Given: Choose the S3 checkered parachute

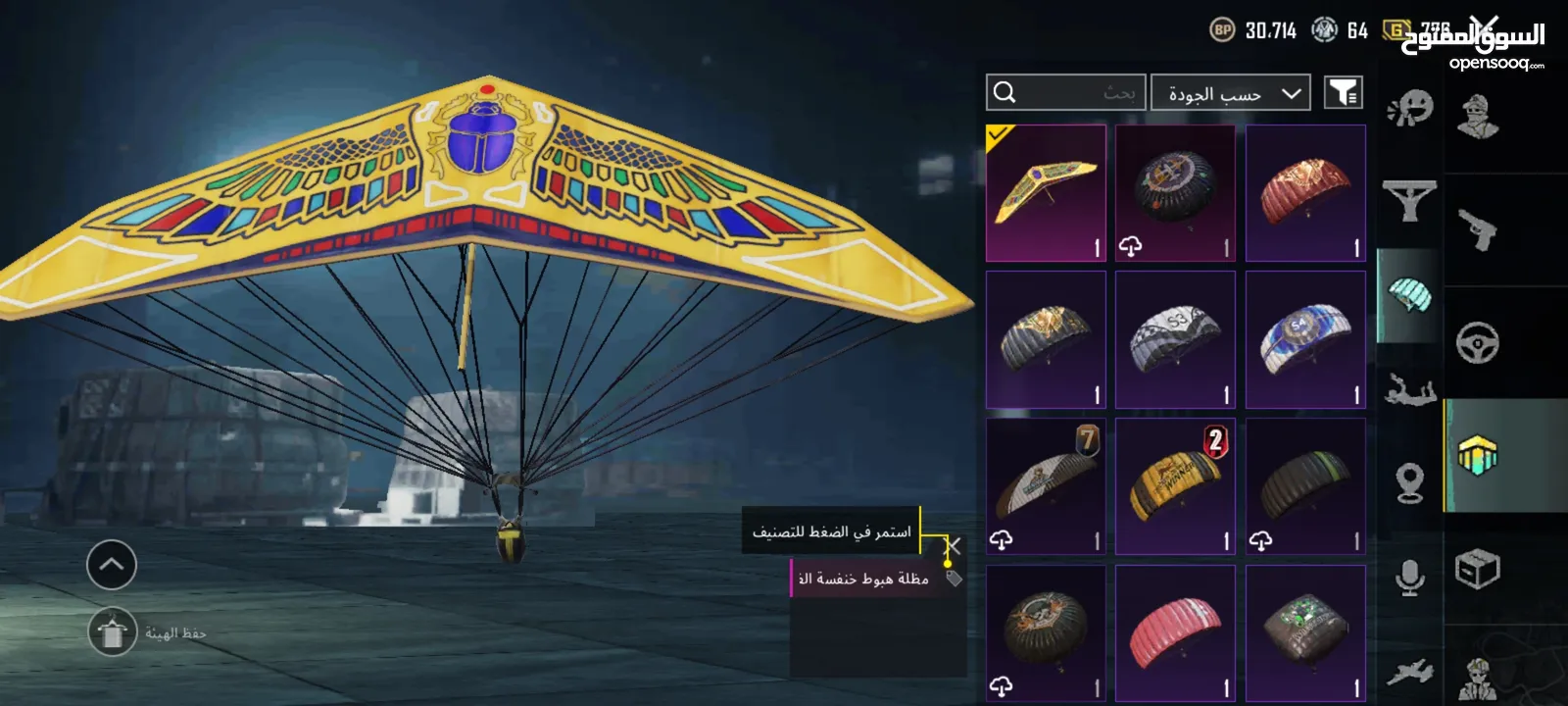Looking at the screenshot, I should 1175,339.
